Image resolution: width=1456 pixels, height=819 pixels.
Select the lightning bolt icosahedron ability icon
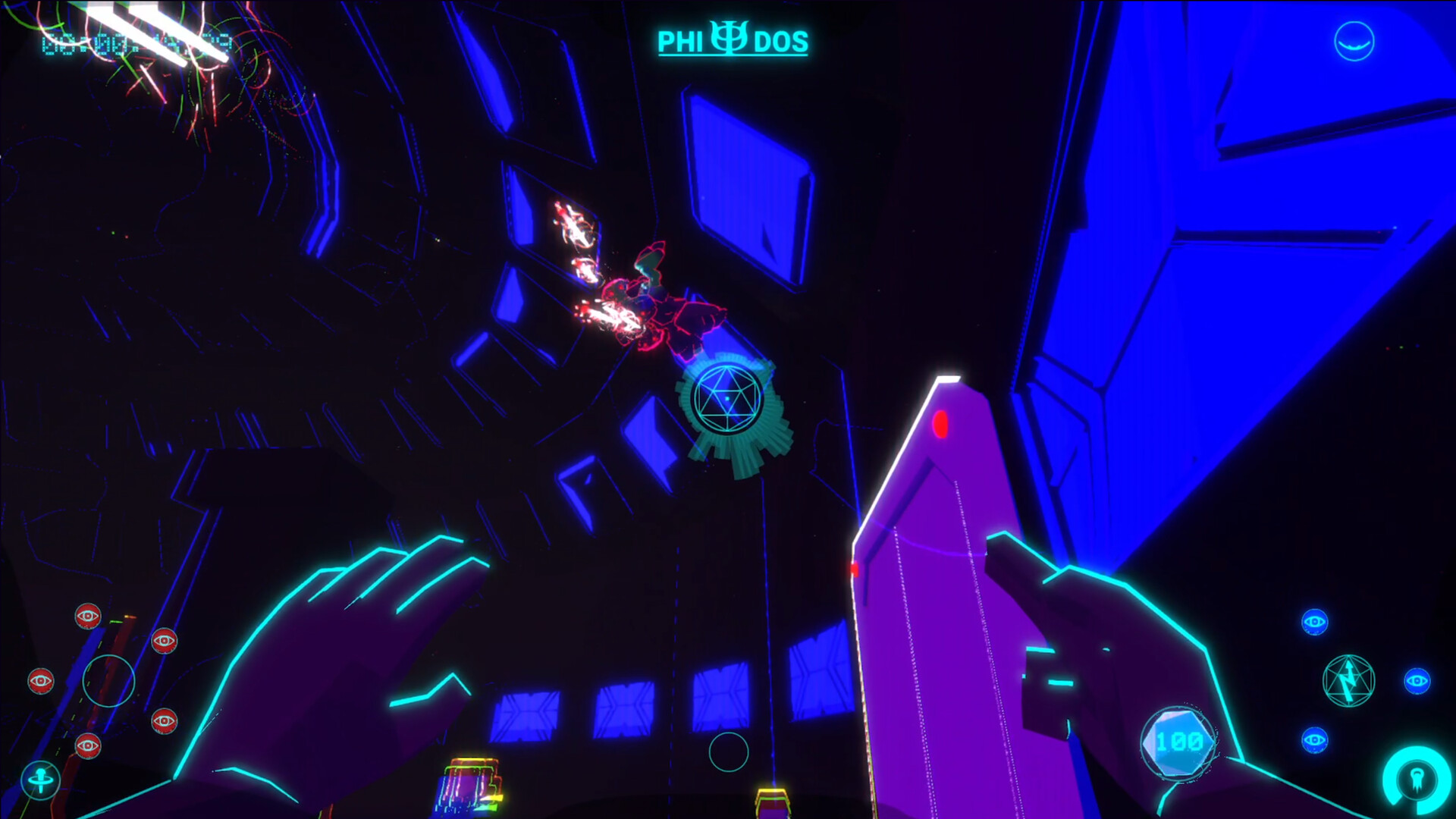coord(1348,680)
